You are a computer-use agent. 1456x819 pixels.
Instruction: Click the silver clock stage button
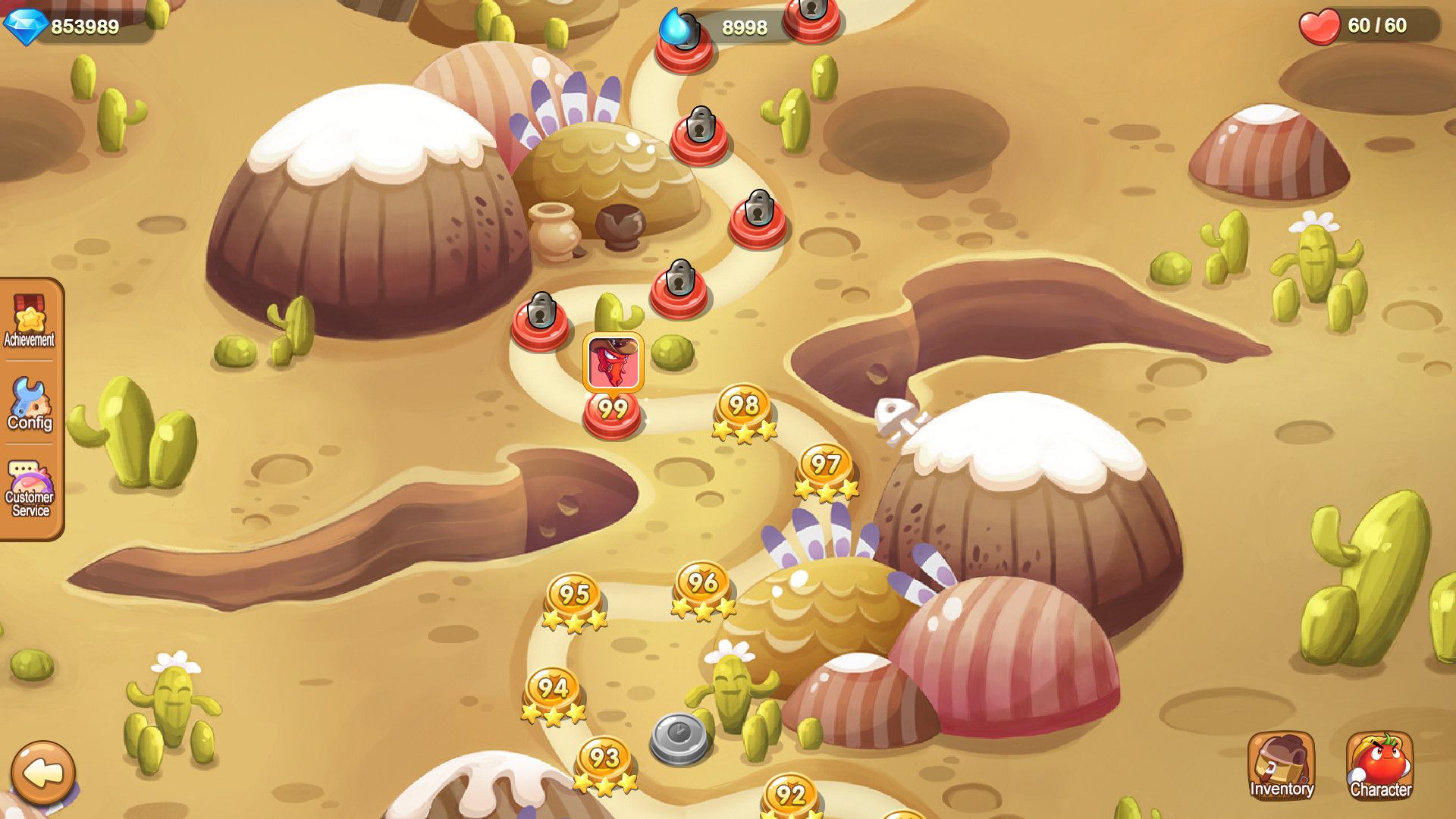coord(679,737)
